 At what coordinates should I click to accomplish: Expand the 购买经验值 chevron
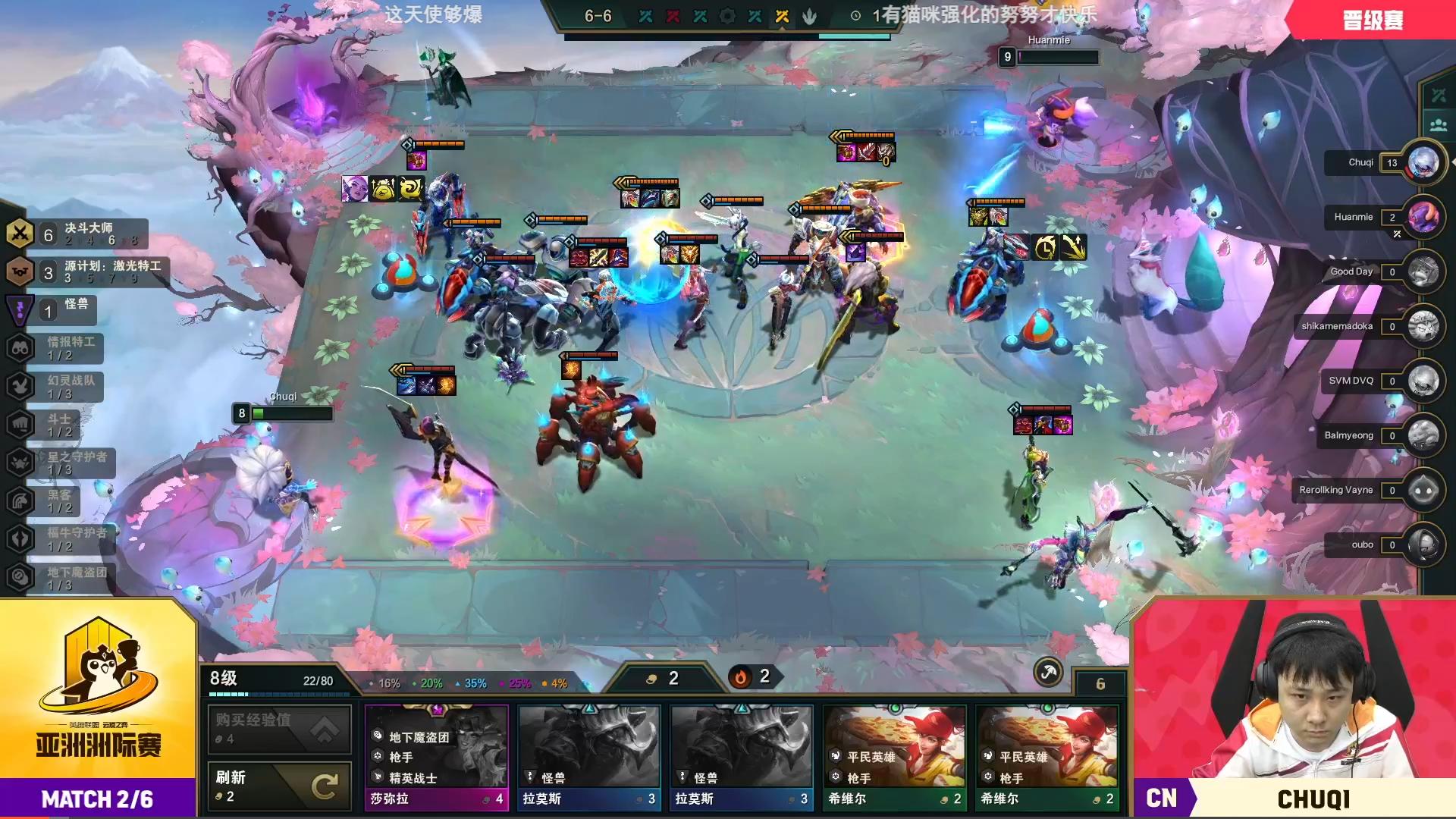pyautogui.click(x=325, y=730)
